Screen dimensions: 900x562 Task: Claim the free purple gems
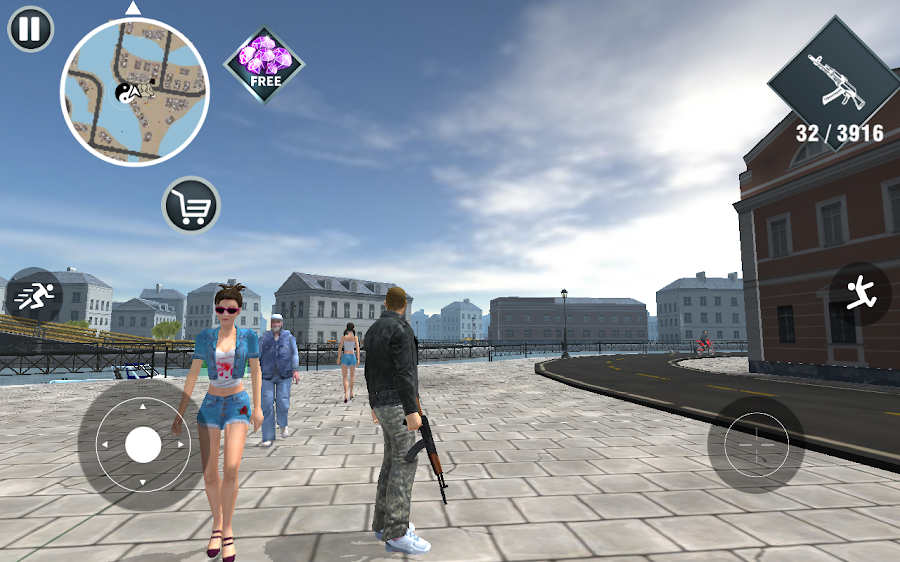(x=265, y=61)
